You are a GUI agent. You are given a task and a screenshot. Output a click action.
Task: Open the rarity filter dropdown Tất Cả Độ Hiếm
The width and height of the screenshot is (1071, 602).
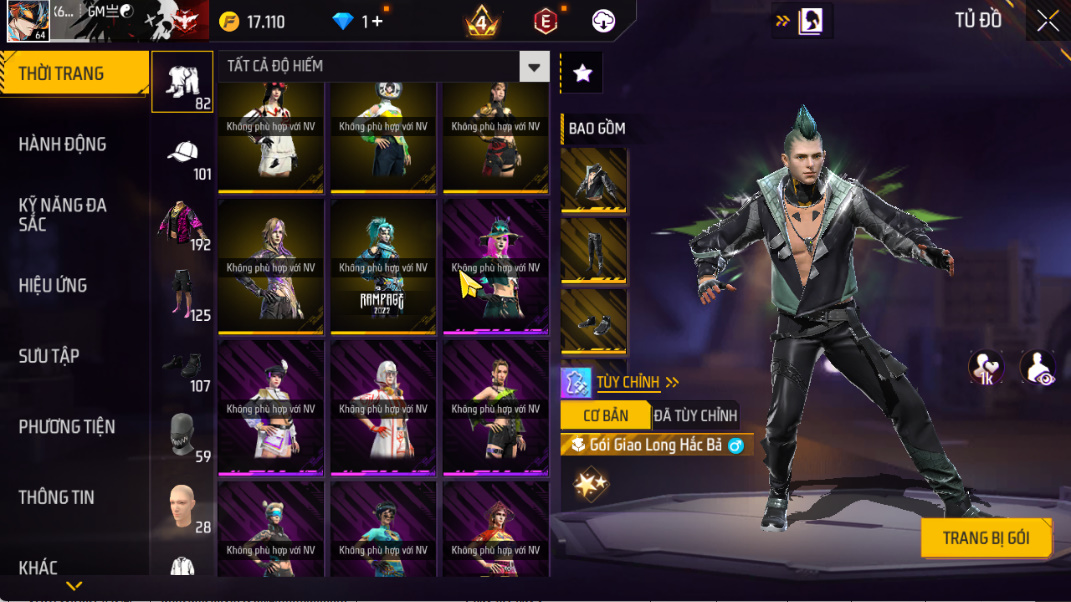pos(383,66)
